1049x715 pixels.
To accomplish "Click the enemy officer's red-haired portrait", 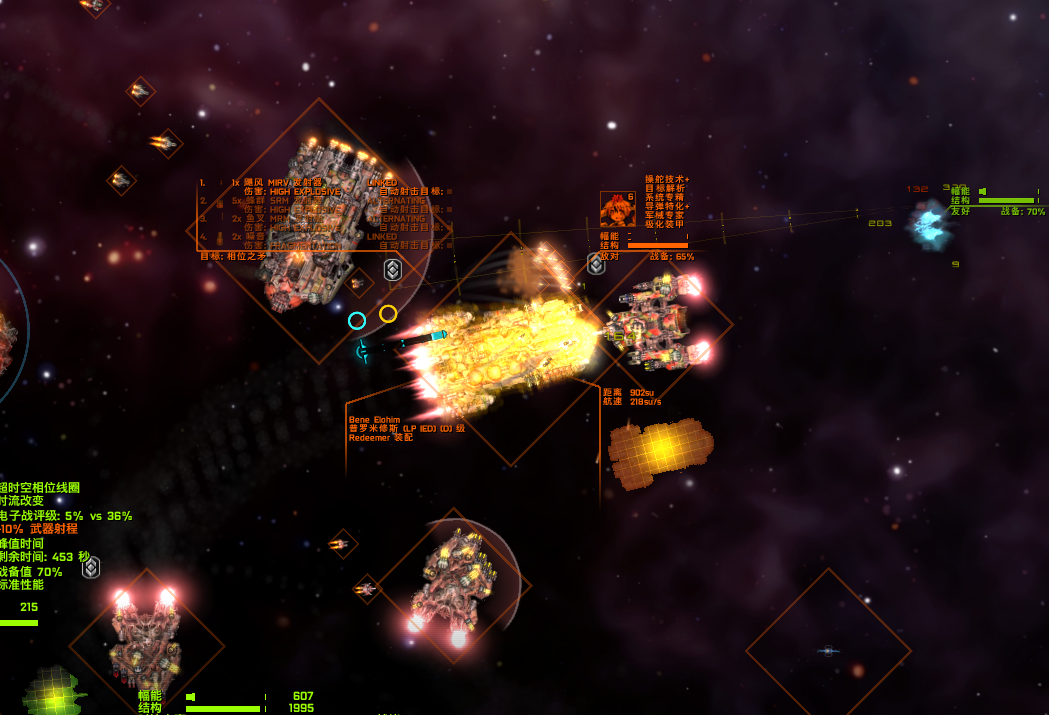I will coord(617,209).
